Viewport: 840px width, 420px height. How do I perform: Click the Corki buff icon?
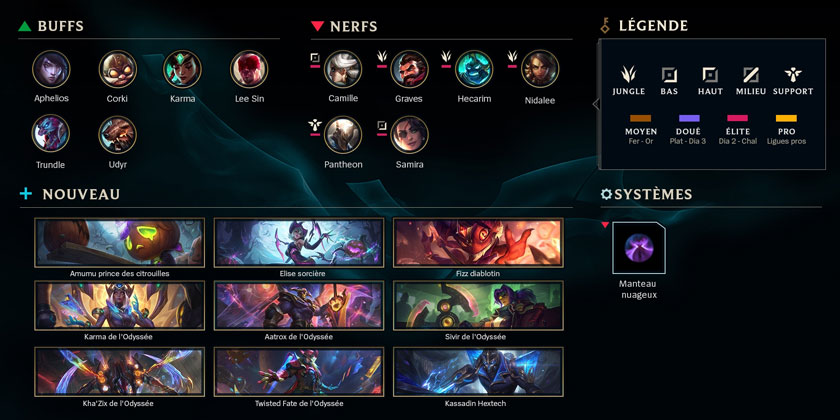(117, 69)
